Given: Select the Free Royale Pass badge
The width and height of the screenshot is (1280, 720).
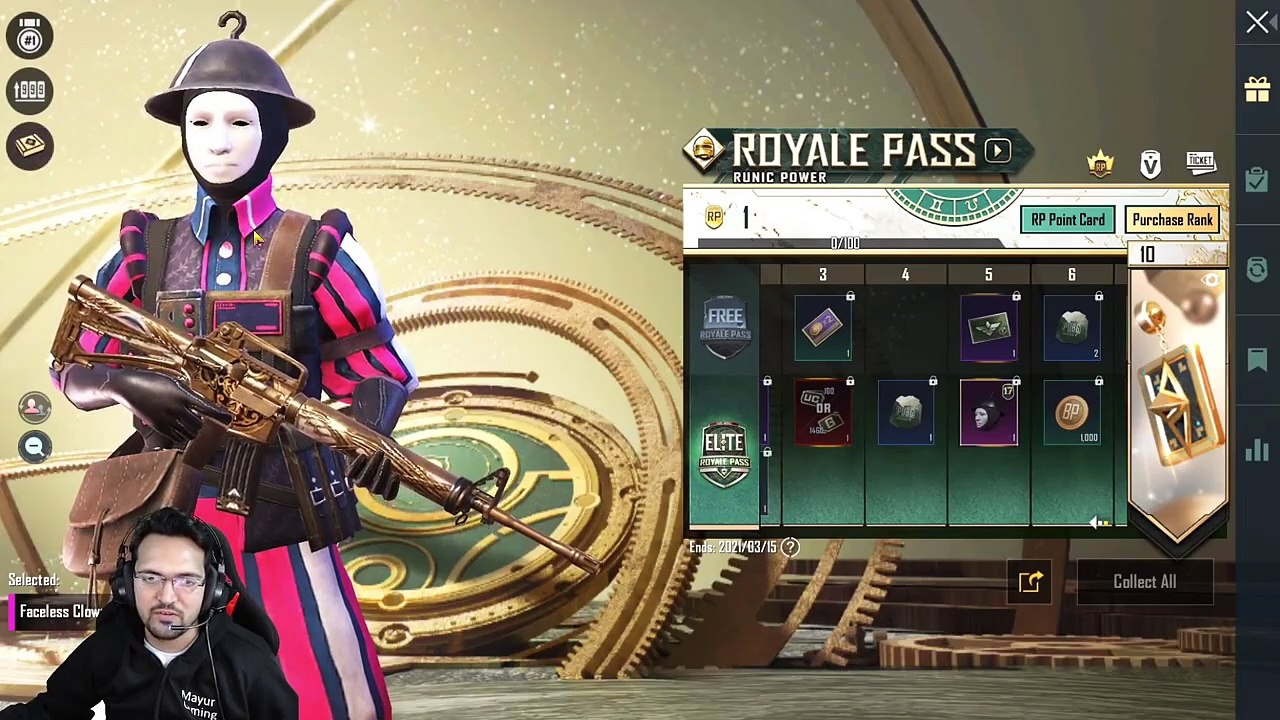Looking at the screenshot, I should 725,326.
